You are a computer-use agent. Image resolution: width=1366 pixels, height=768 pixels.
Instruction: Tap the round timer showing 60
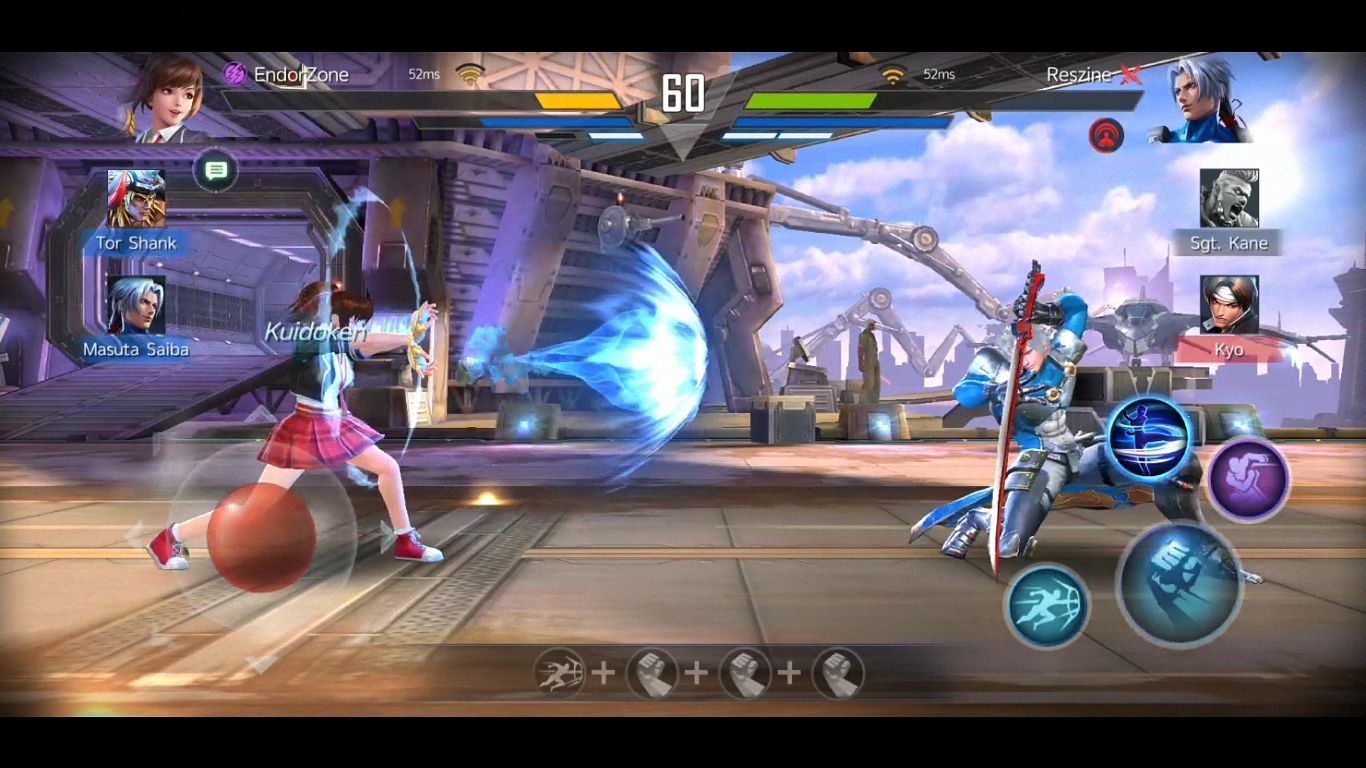(683, 95)
